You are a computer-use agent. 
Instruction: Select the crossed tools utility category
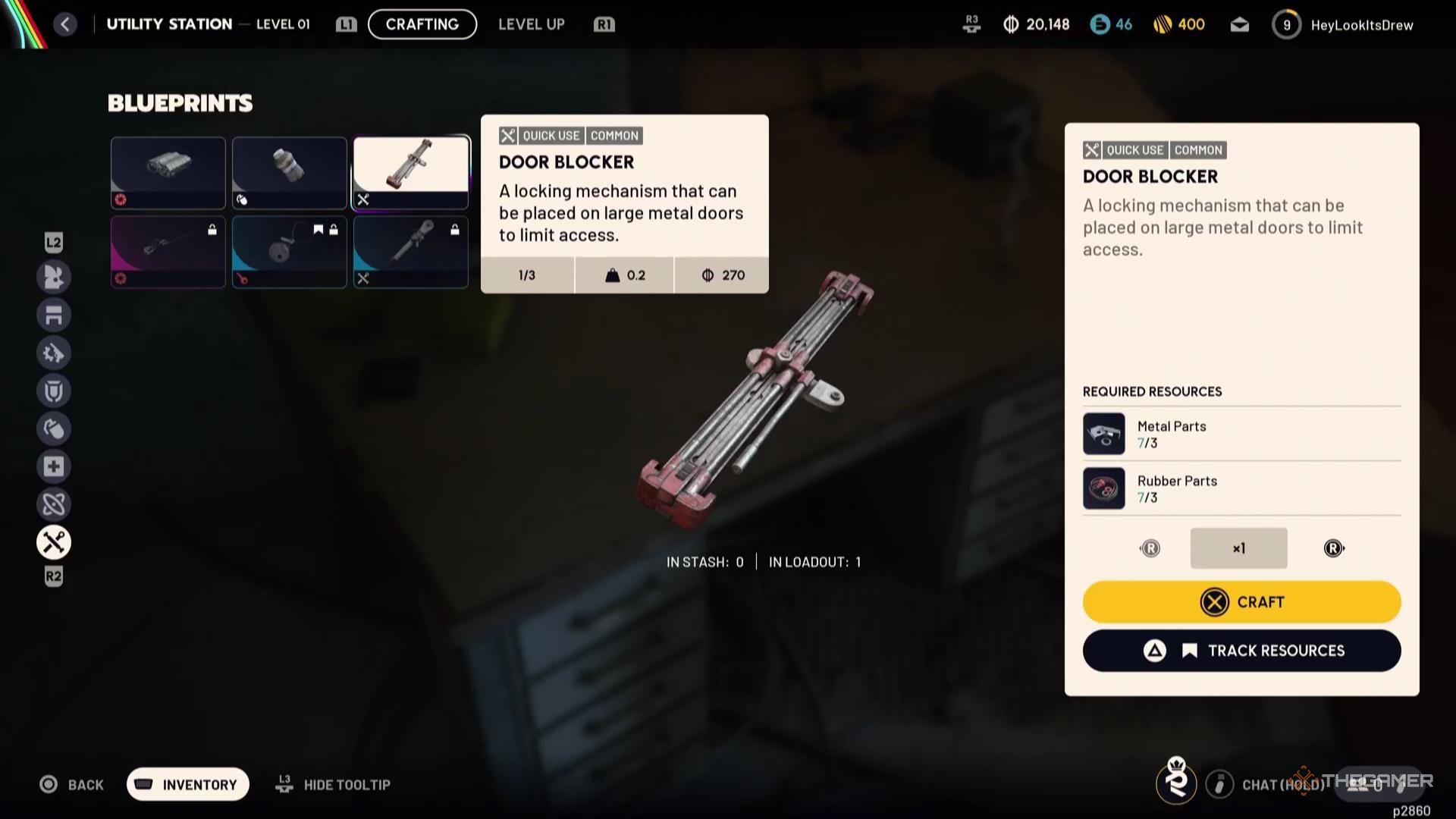54,542
